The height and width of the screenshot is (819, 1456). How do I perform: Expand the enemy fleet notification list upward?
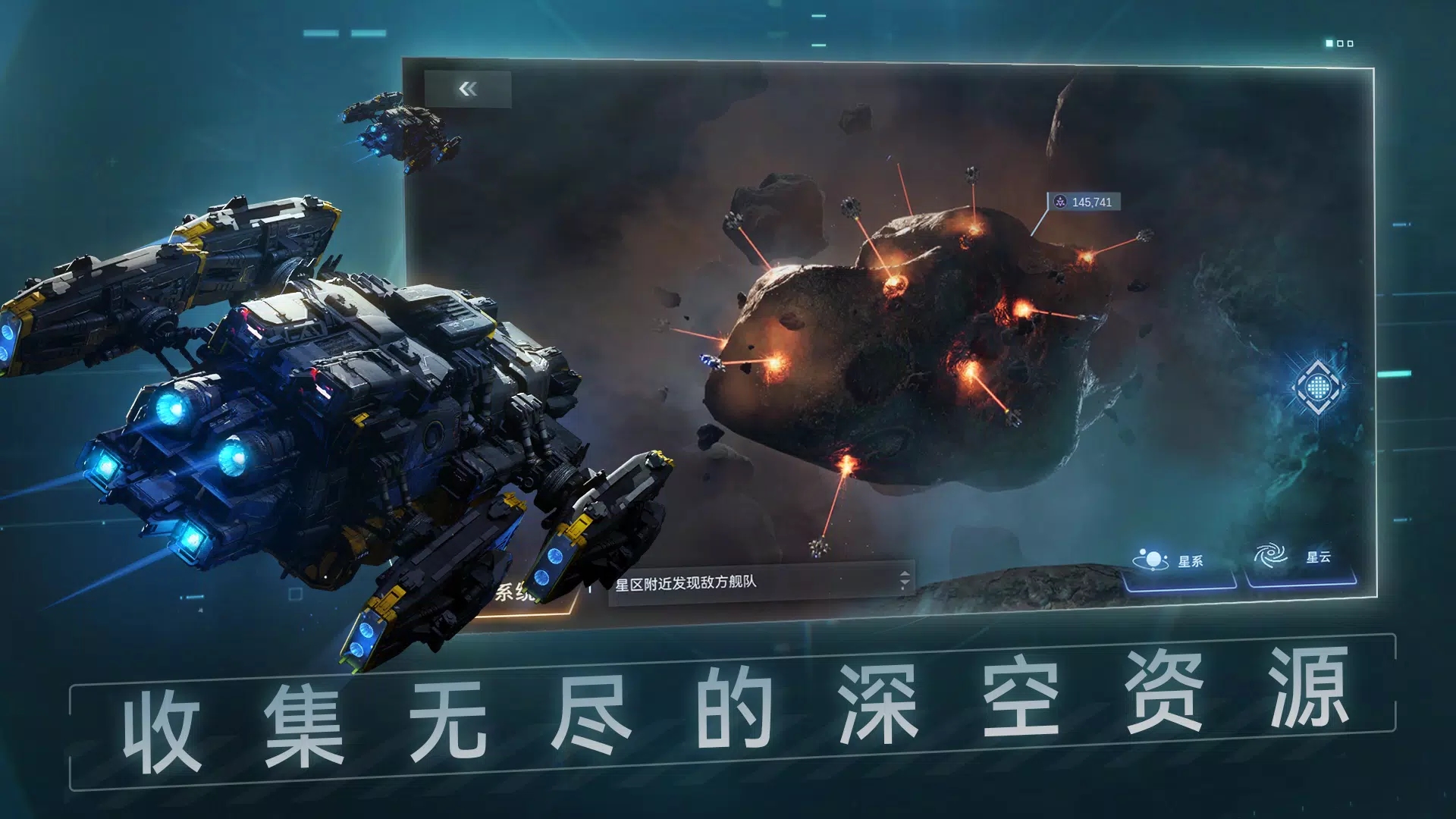click(x=905, y=574)
